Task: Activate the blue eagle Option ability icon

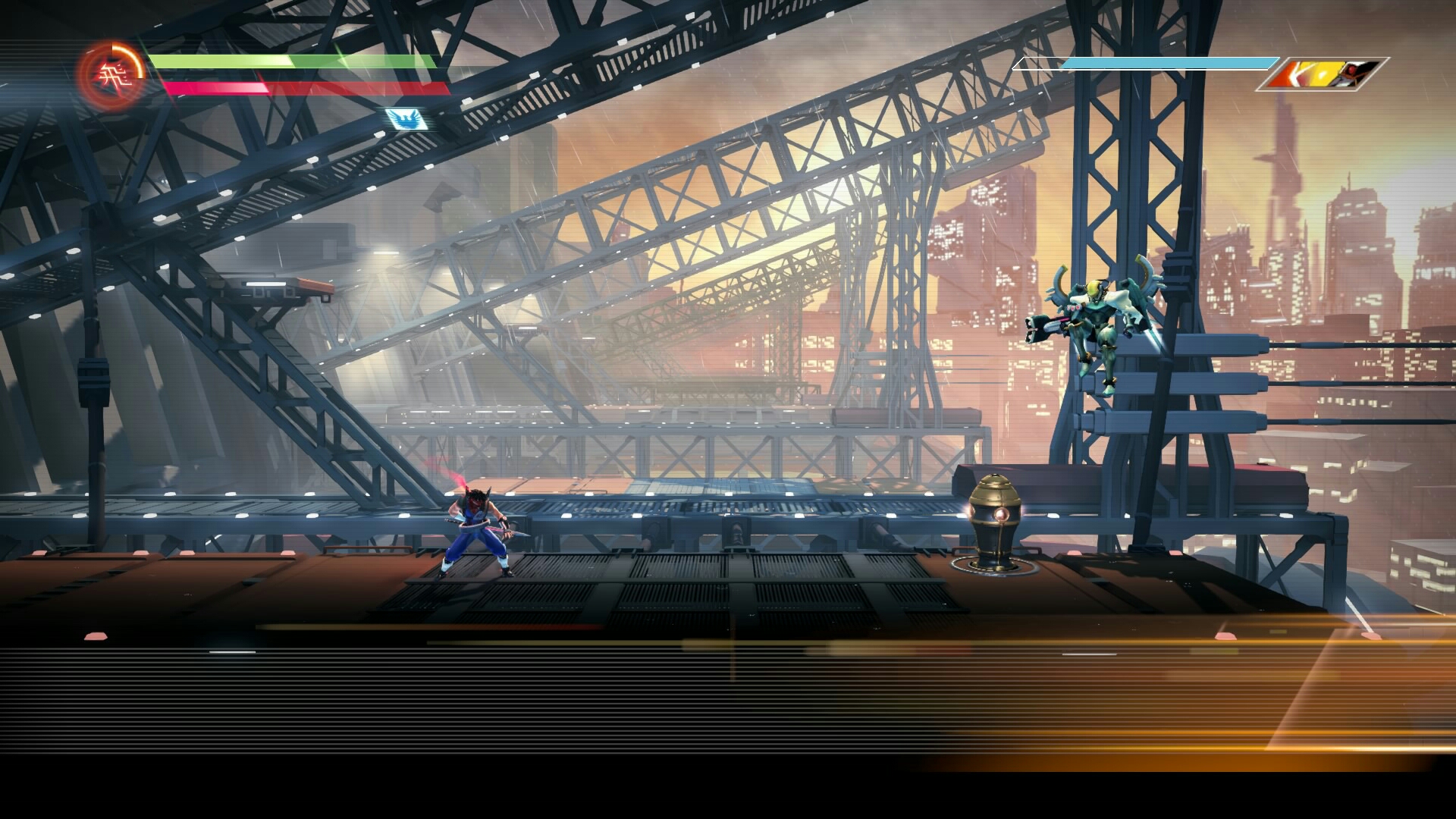Action: point(403,118)
